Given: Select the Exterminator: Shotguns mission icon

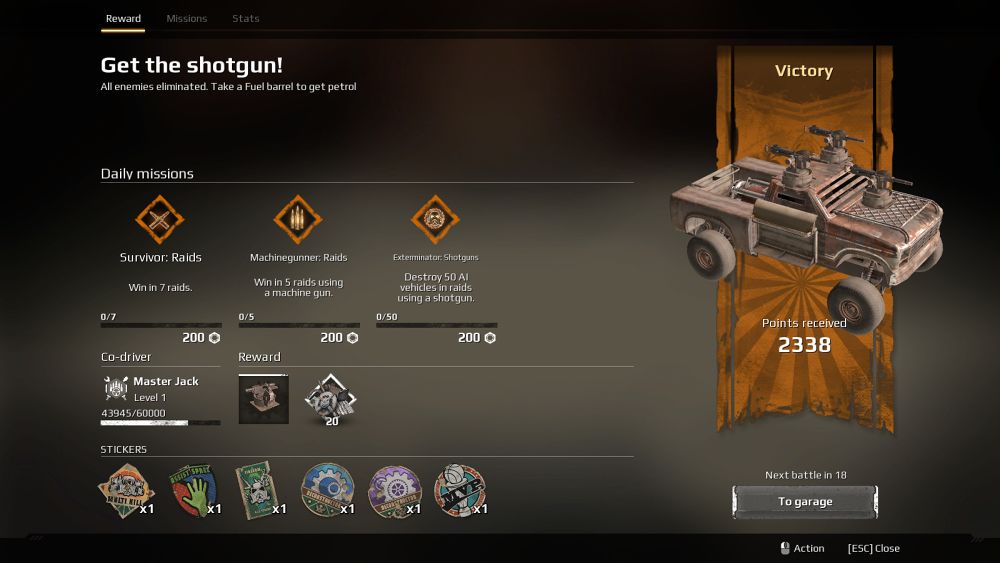Looking at the screenshot, I should click(x=435, y=218).
